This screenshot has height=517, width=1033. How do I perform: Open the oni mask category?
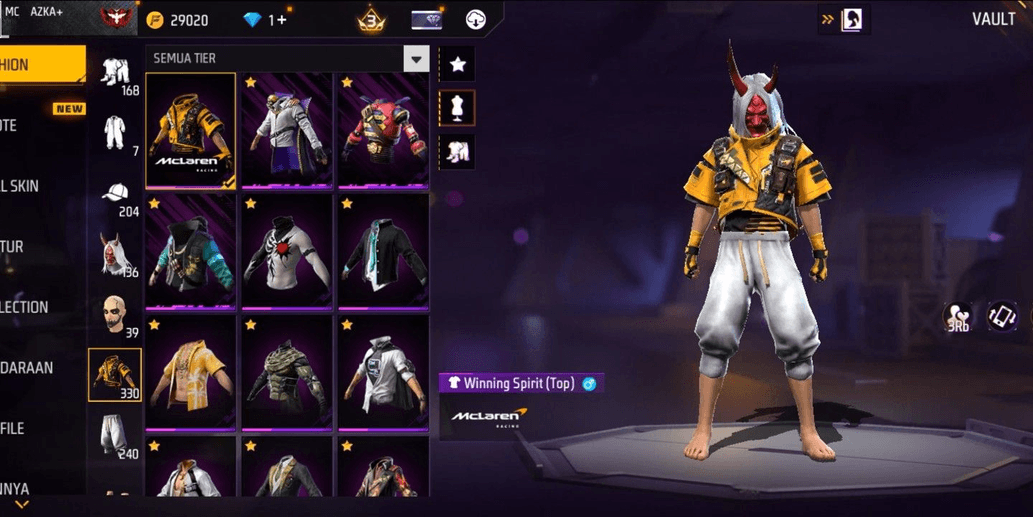click(115, 255)
